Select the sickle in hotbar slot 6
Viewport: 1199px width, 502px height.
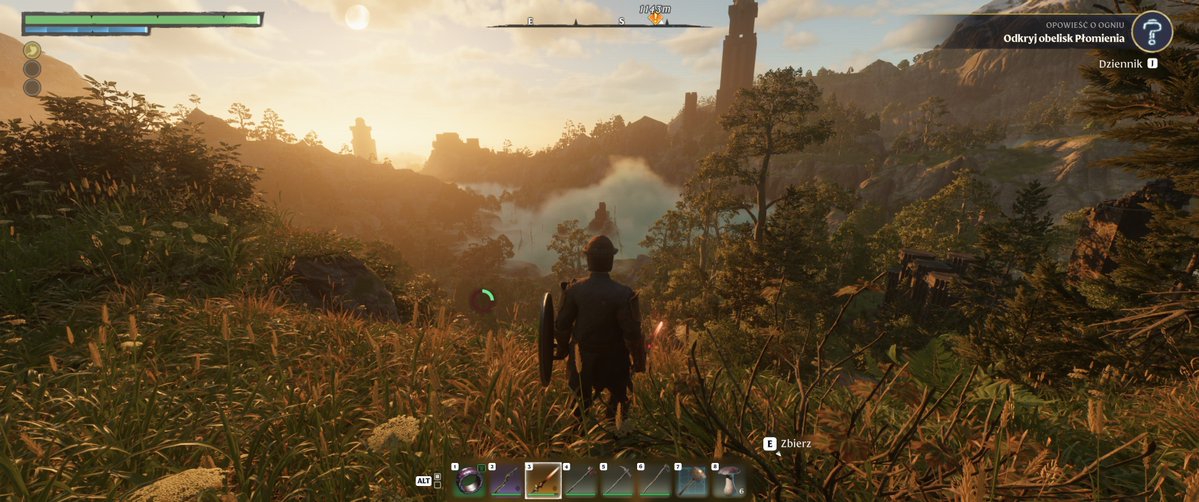coord(654,481)
